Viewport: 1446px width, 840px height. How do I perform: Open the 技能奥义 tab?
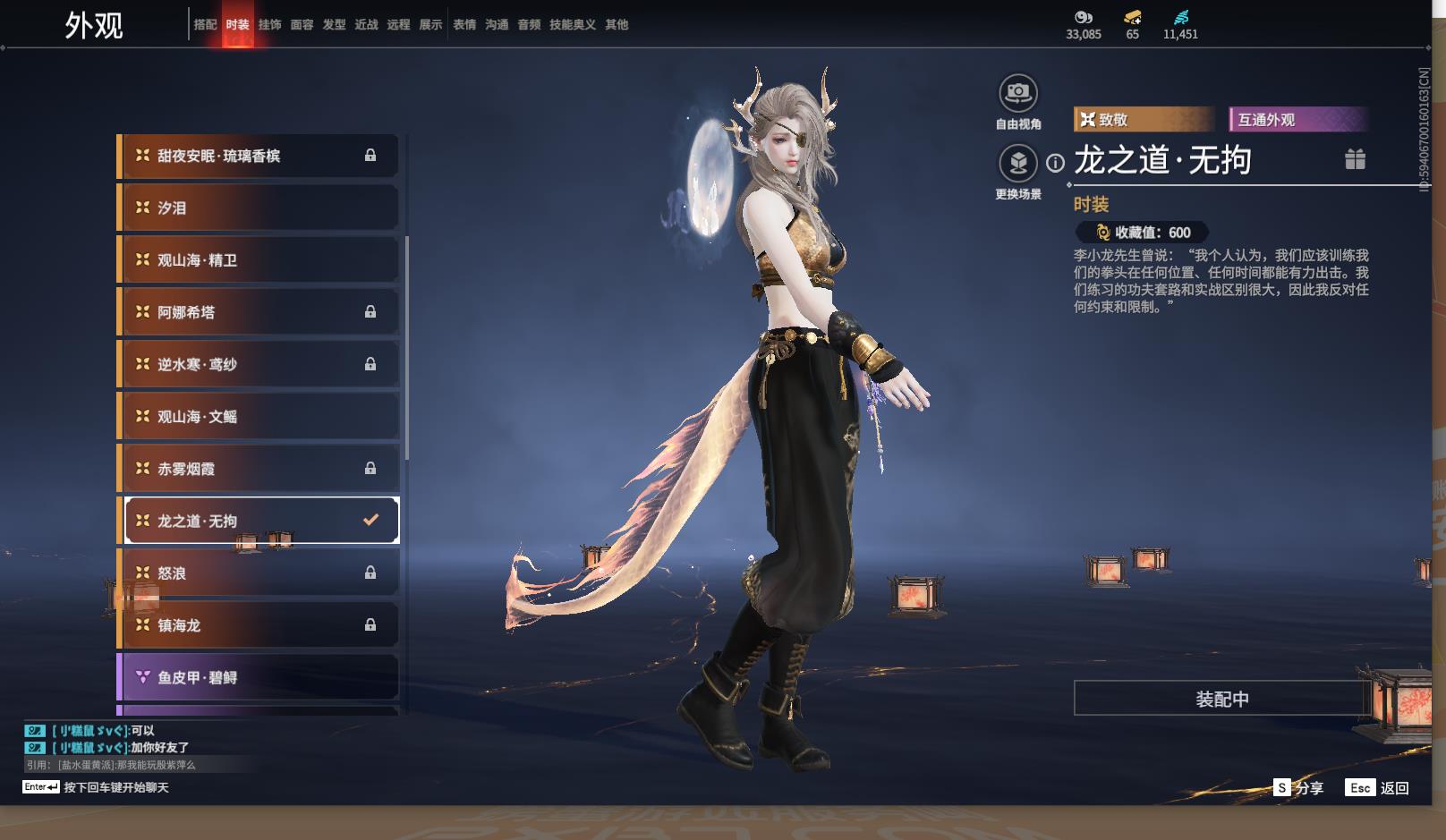(572, 25)
